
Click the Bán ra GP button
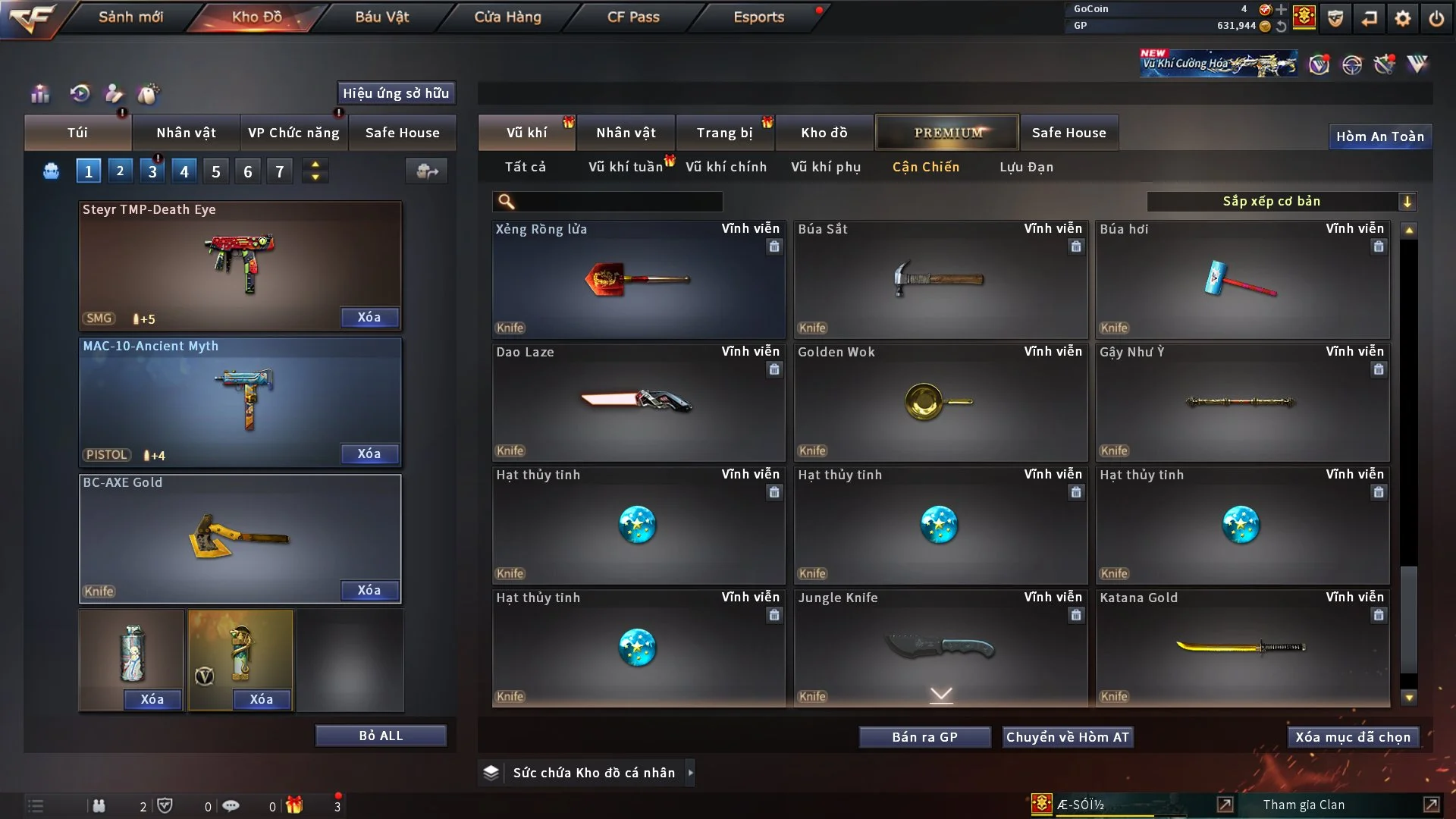click(924, 737)
